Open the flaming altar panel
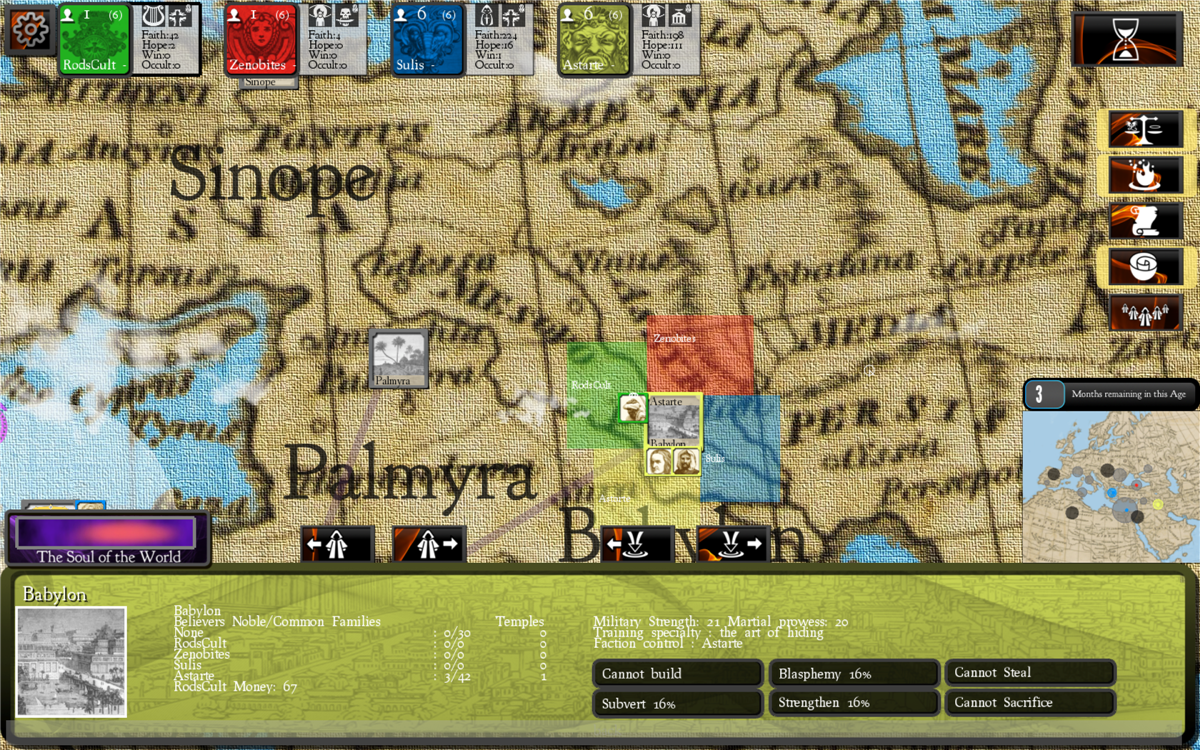The height and width of the screenshot is (750, 1200). (1145, 176)
